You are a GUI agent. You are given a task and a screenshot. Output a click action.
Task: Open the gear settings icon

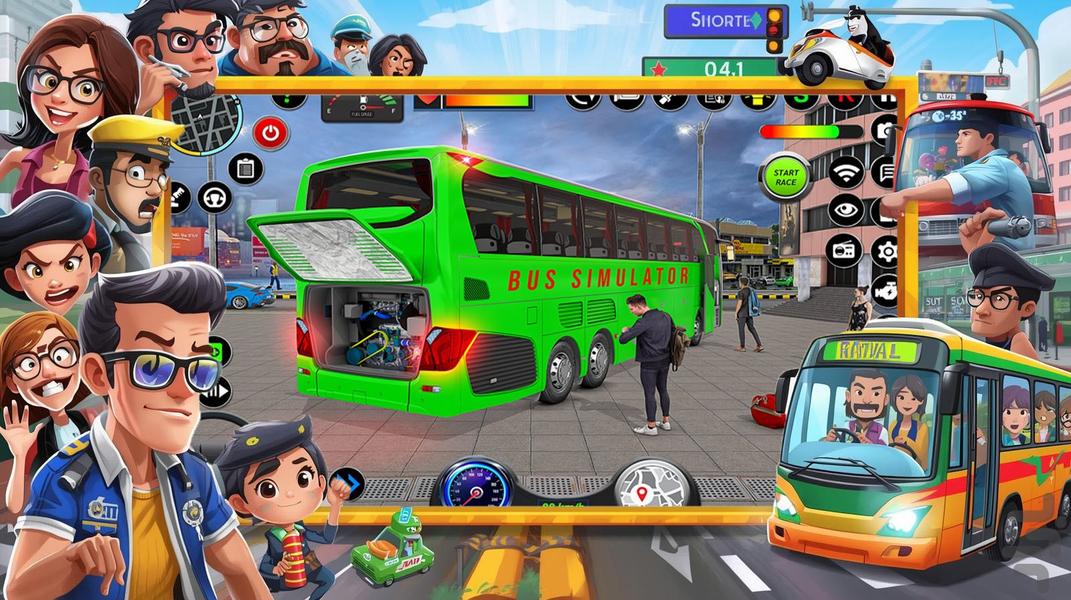(885, 250)
